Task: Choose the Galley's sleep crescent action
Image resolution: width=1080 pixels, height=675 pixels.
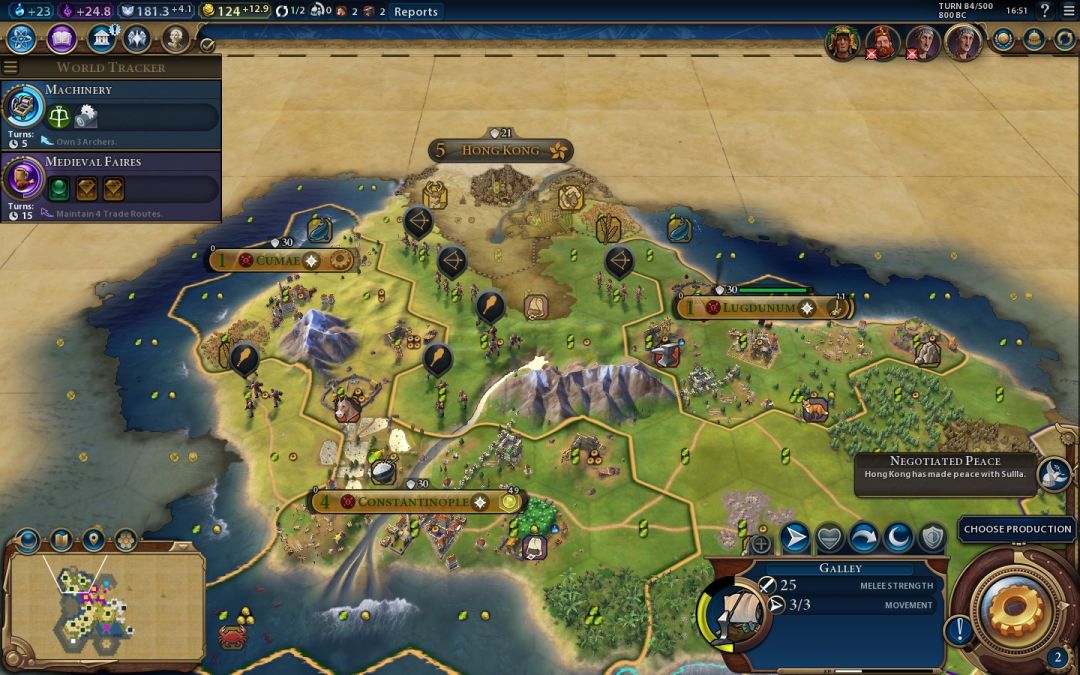Action: pos(897,539)
